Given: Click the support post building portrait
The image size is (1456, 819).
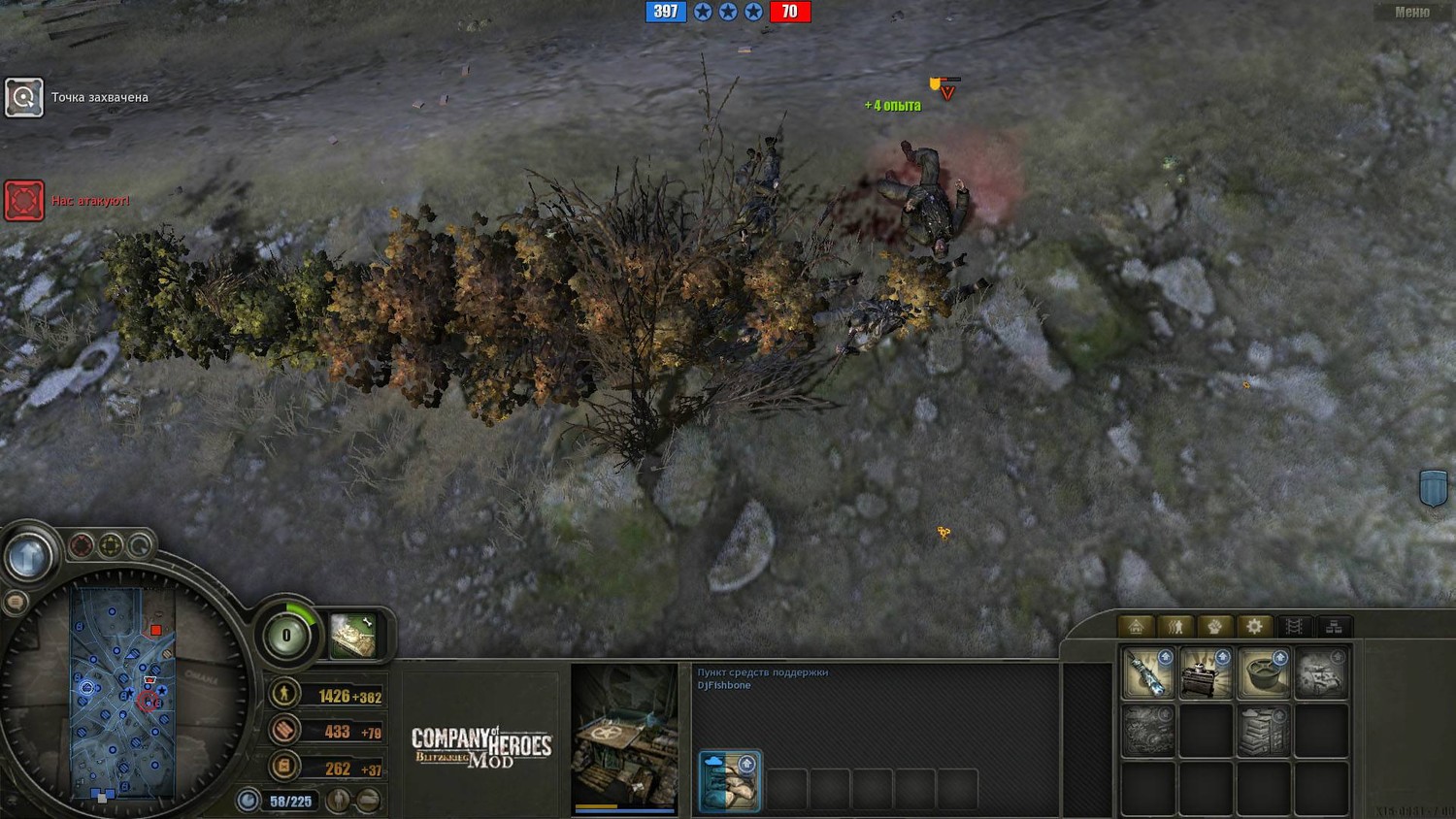Looking at the screenshot, I should click(624, 737).
